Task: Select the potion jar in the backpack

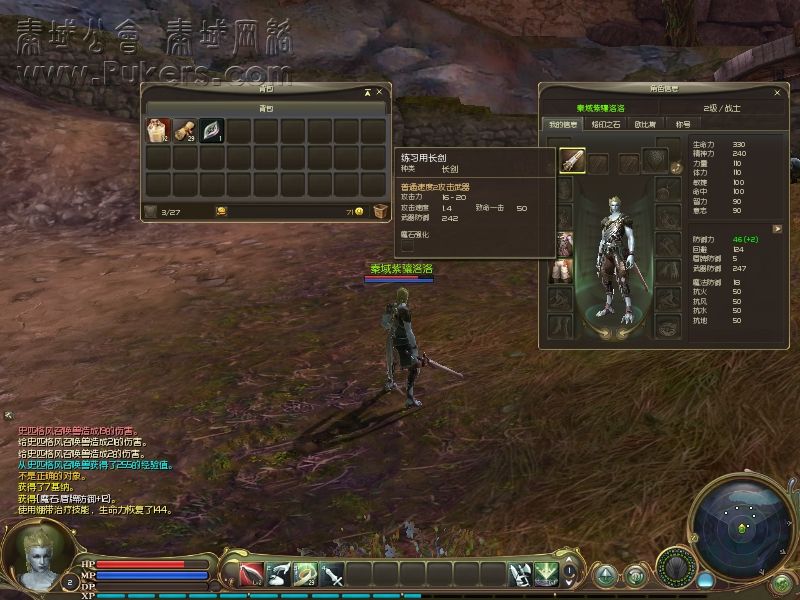Action: point(157,131)
